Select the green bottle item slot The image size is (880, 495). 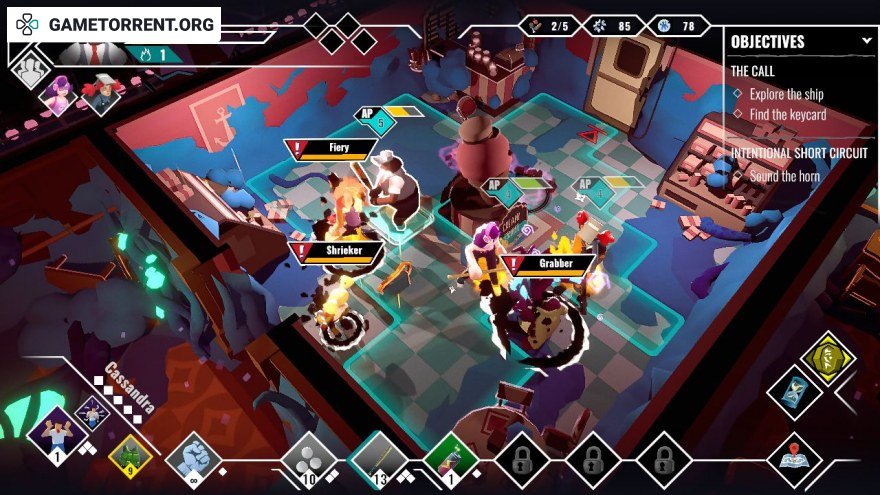click(x=450, y=458)
